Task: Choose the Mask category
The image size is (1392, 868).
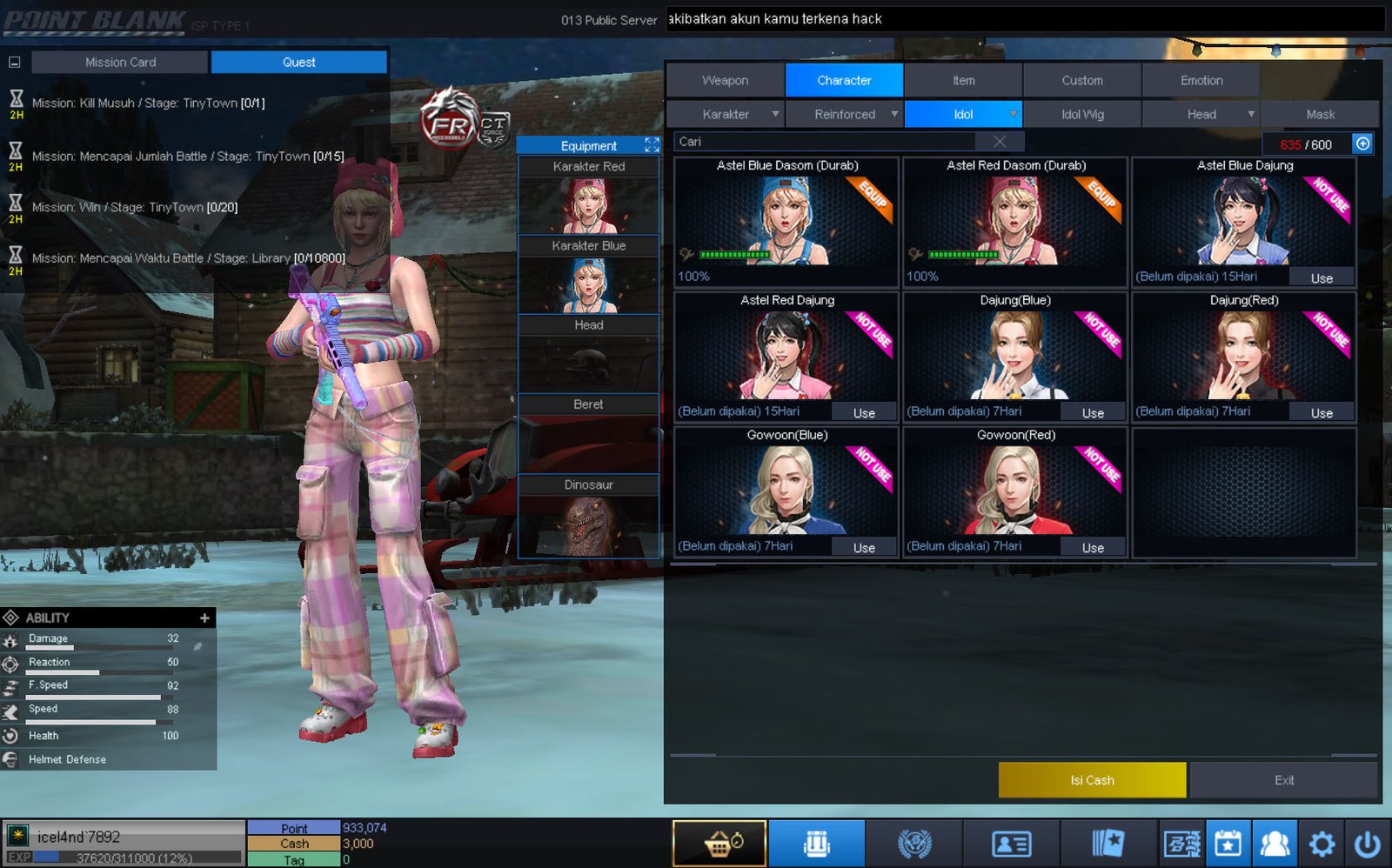Action: (1320, 114)
